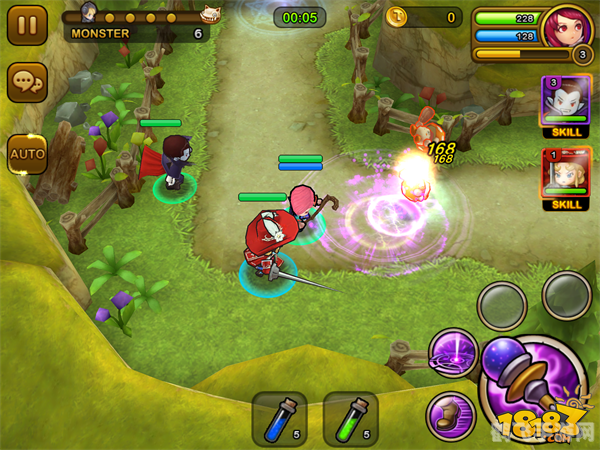
Task: Use the blue mana potion
Action: [279, 418]
